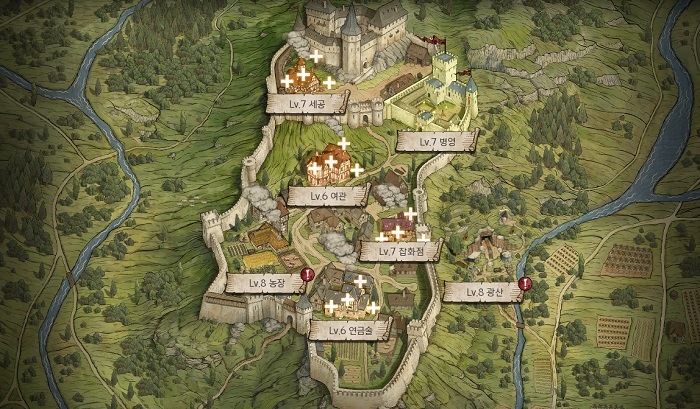Image resolution: width=700 pixels, height=409 pixels.
Task: Open the Lv.6 연금술 alchemy banner
Action: pyautogui.click(x=349, y=330)
